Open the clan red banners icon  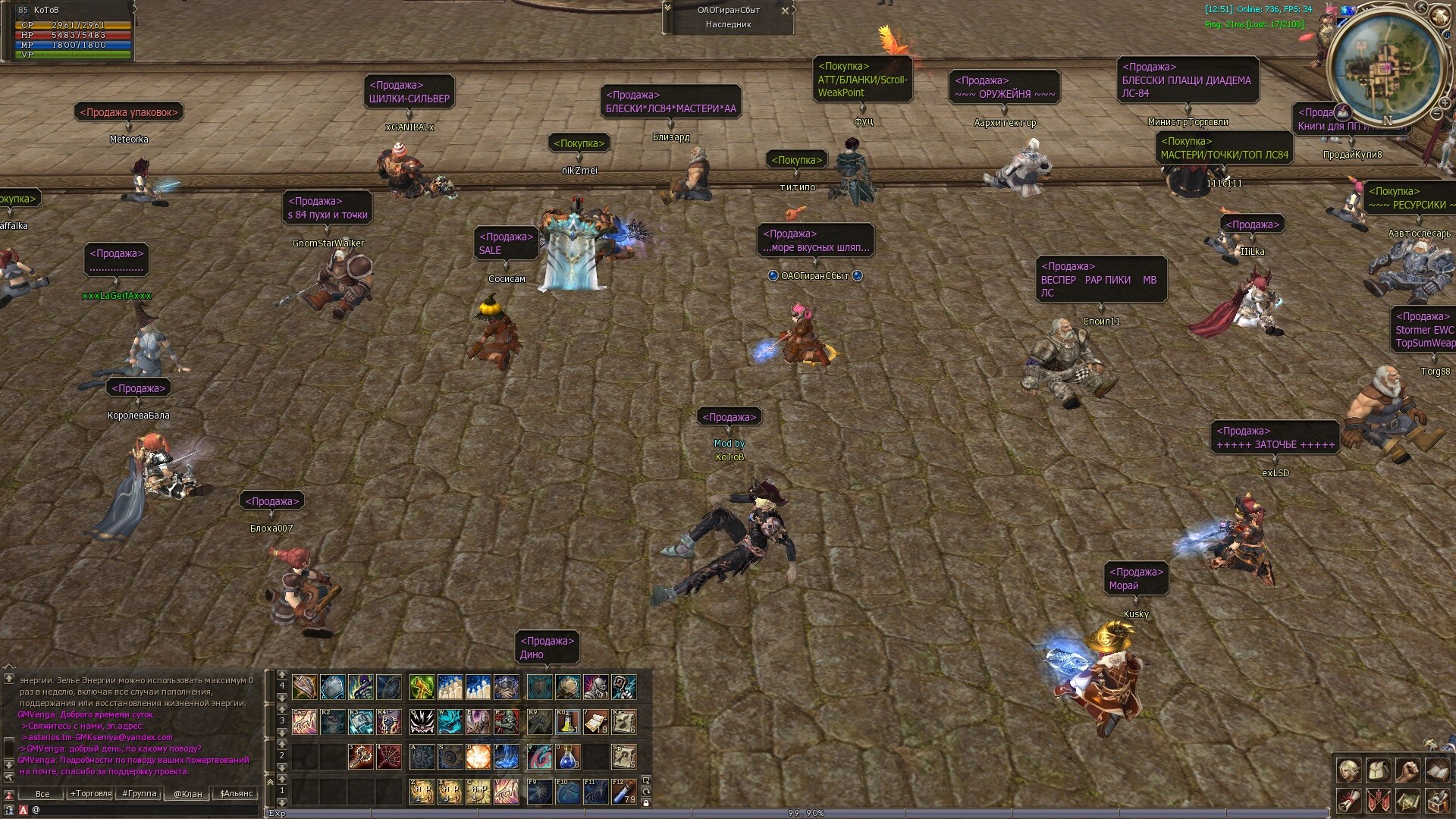(x=1378, y=800)
